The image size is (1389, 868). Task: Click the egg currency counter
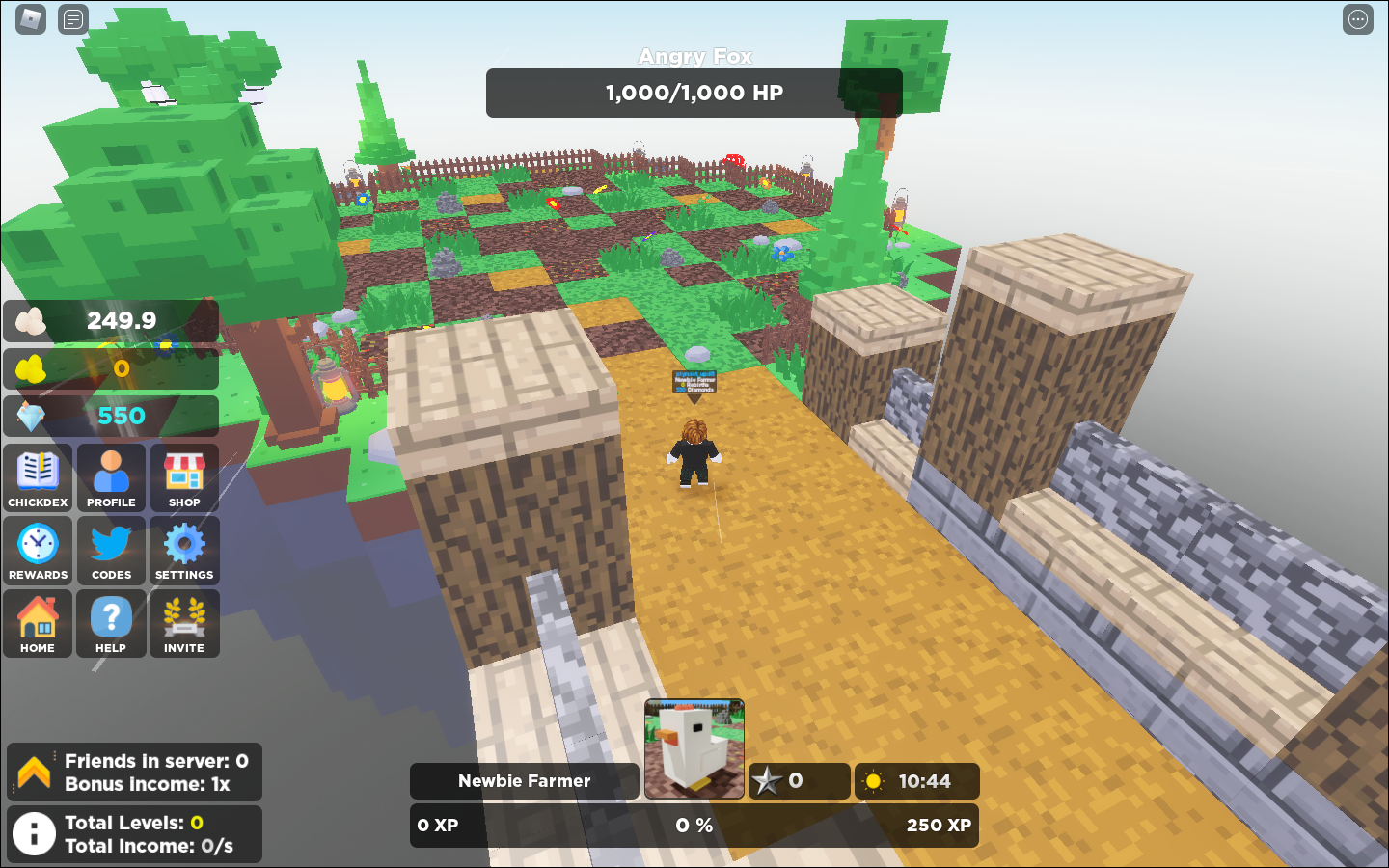(111, 321)
